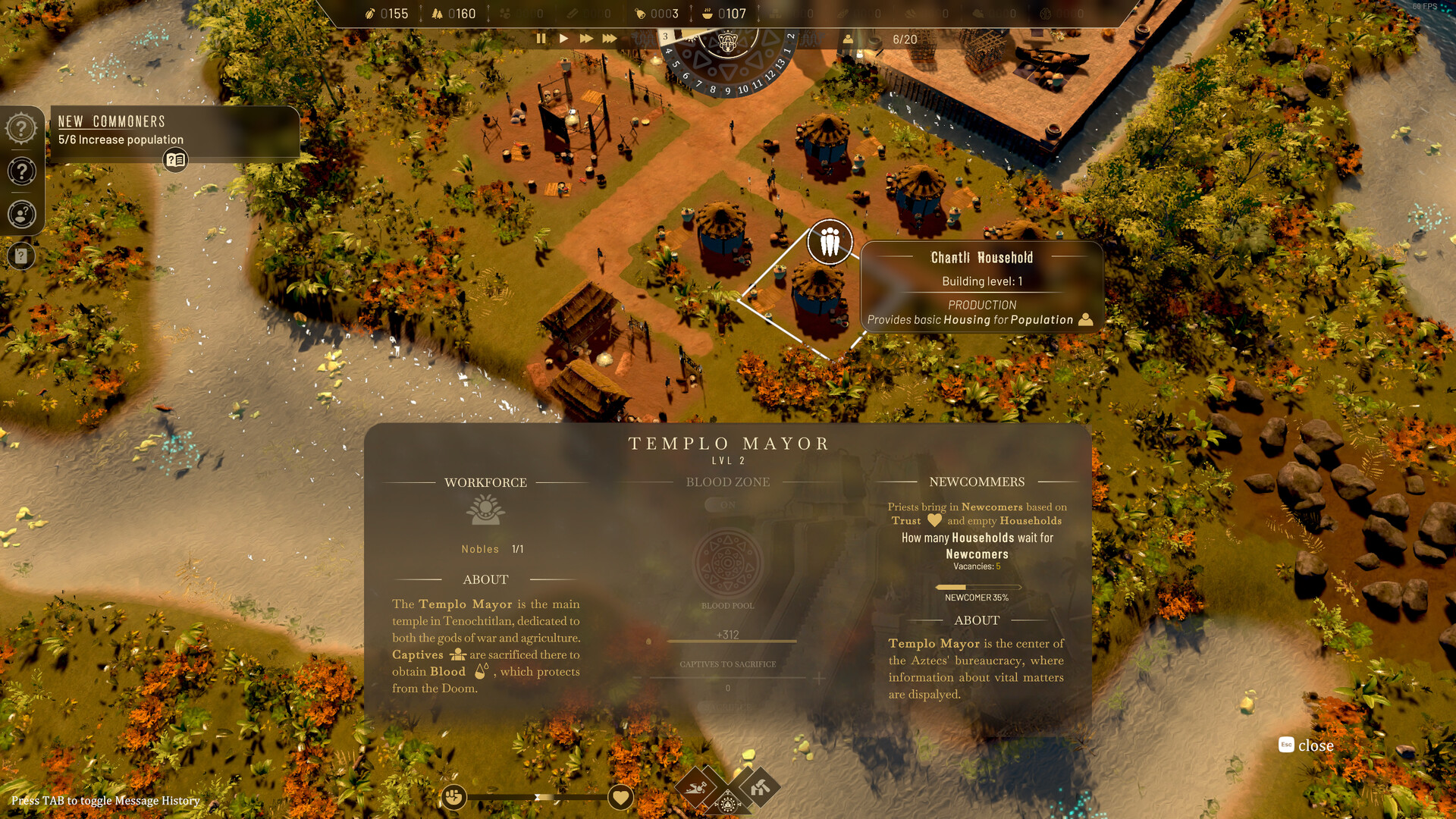Select the cacao resource counter icon
The height and width of the screenshot is (819, 1456).
pos(371,13)
